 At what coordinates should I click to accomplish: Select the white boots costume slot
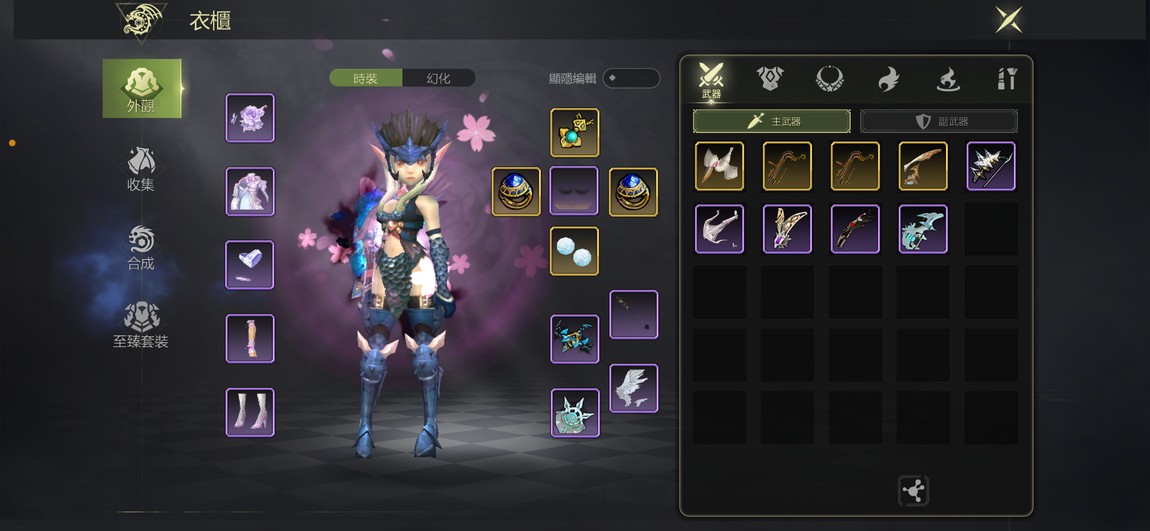coord(250,412)
